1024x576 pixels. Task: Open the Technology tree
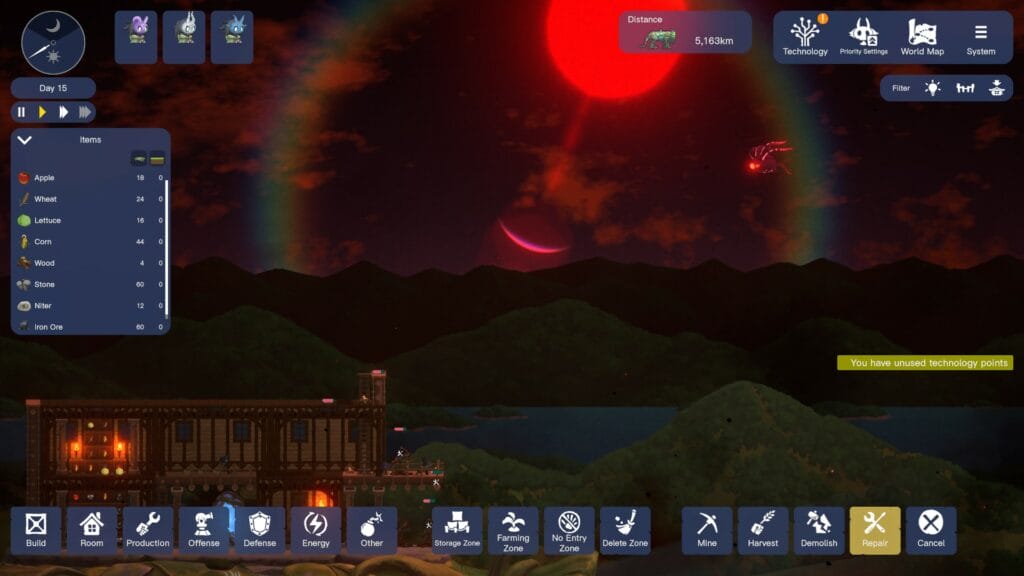click(805, 37)
